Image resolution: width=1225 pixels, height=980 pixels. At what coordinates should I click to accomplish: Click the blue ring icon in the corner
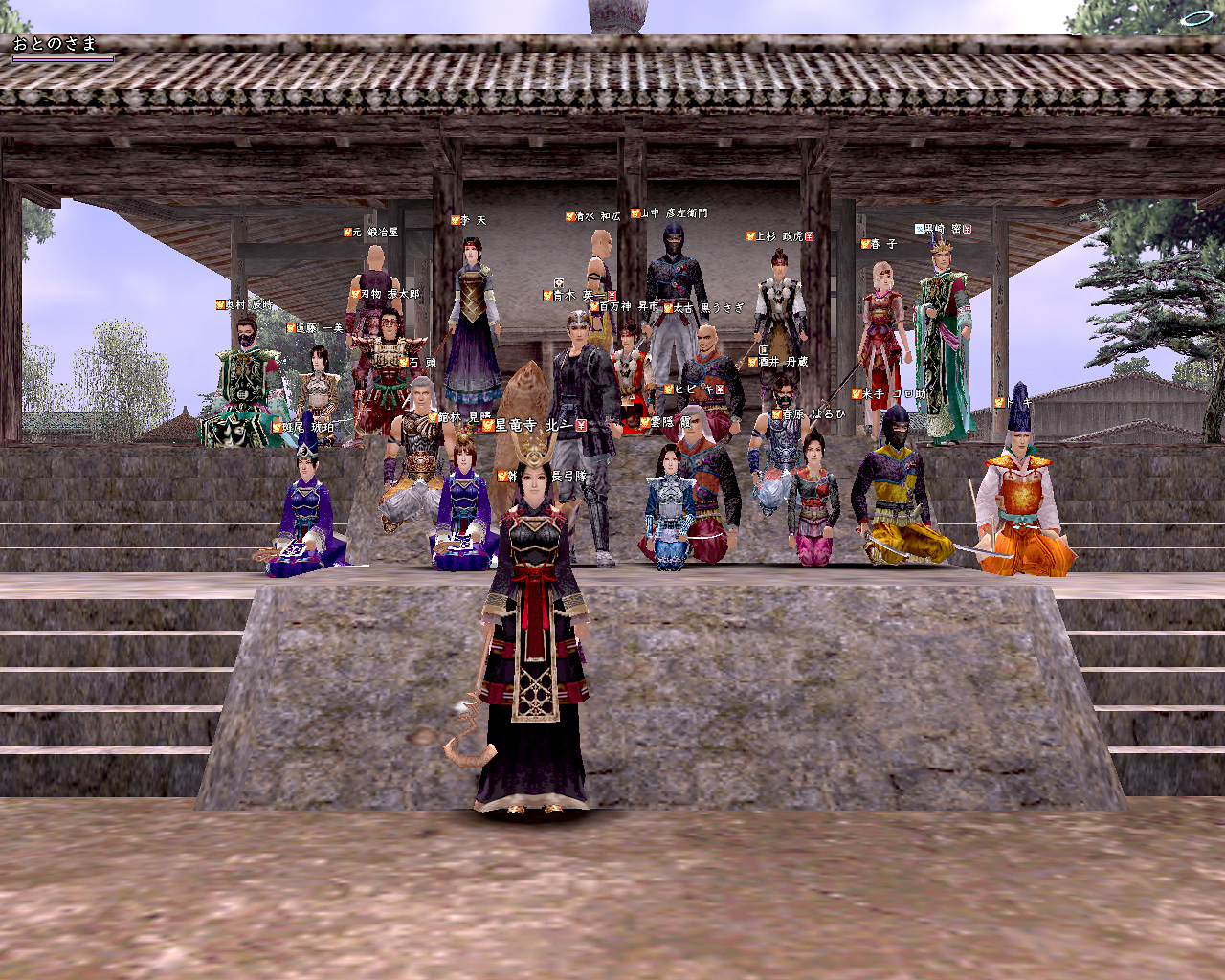pos(1195,17)
